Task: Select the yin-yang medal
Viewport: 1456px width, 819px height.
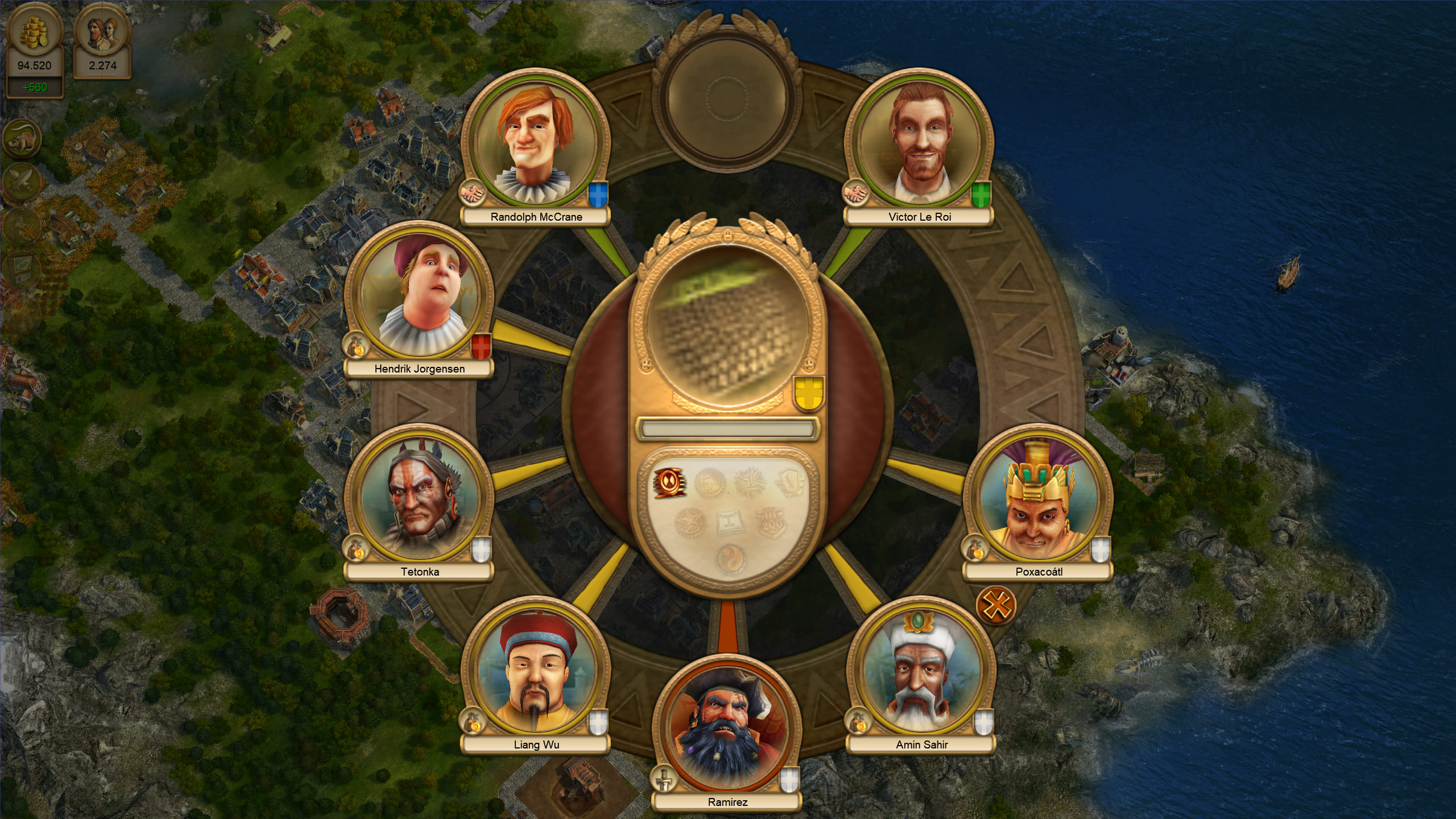Action: coord(729,560)
